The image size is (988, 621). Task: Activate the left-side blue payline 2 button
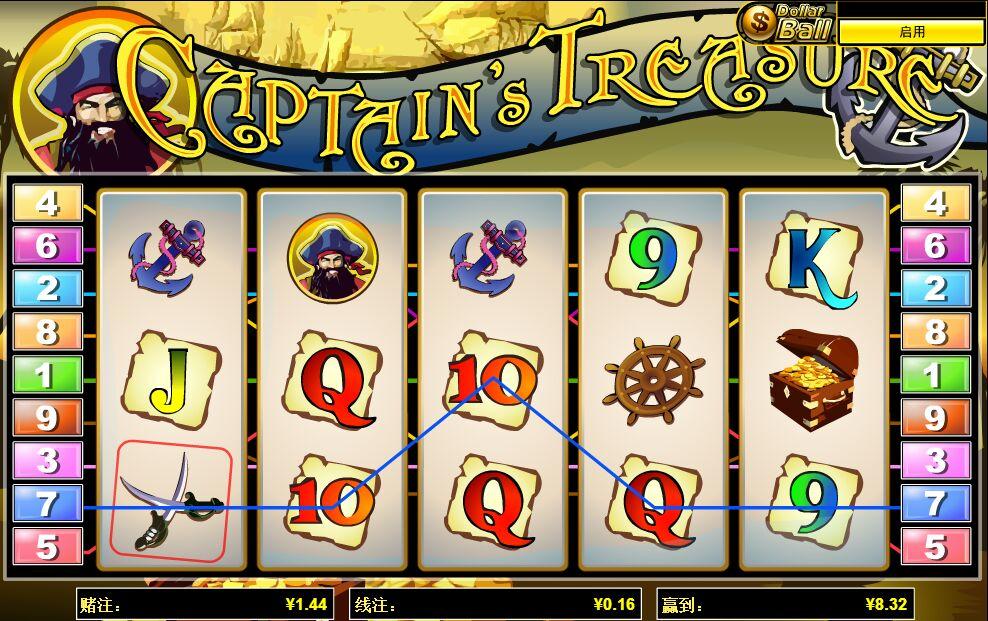click(x=47, y=289)
